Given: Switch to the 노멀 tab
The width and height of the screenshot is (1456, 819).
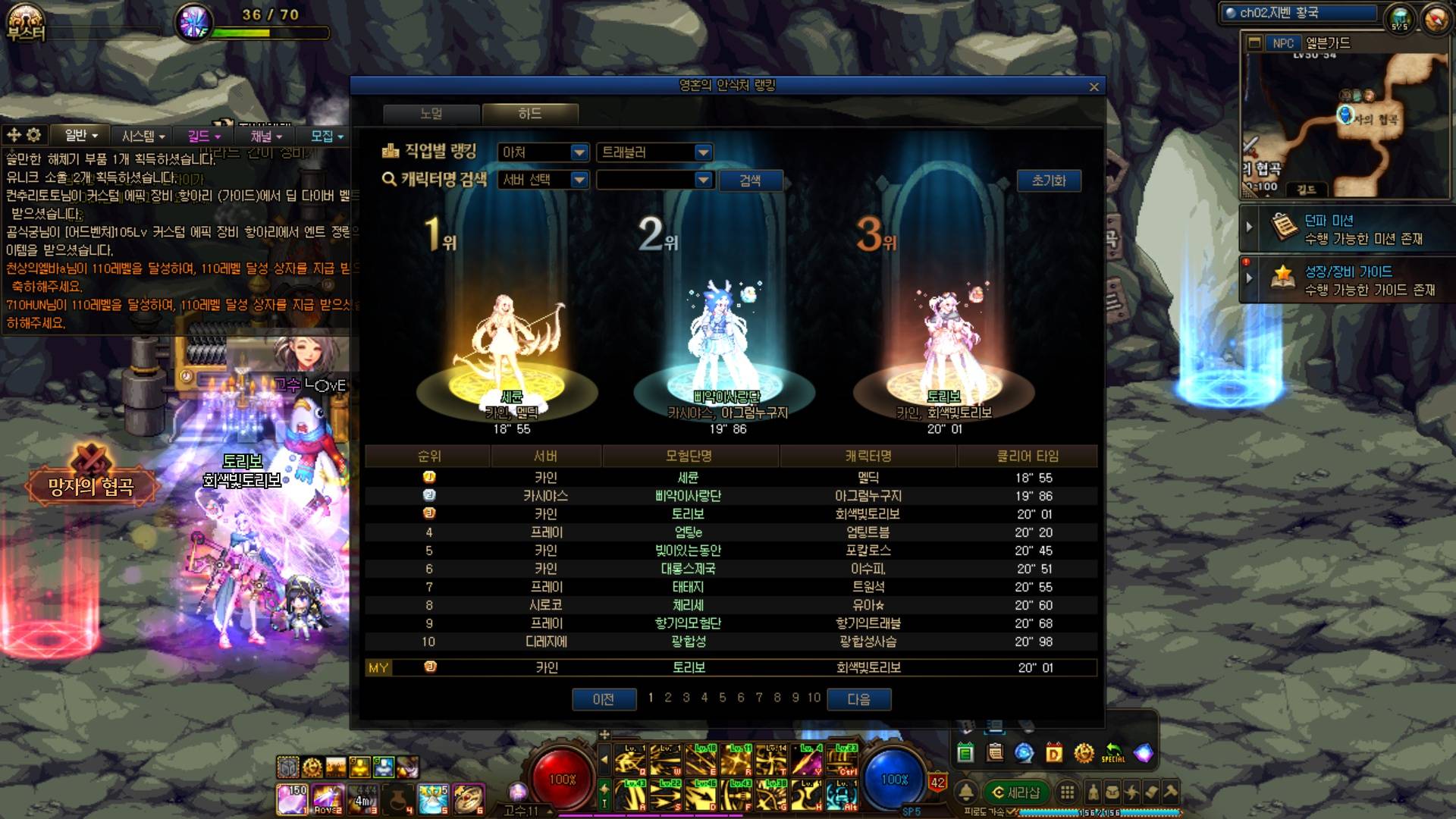Looking at the screenshot, I should pyautogui.click(x=431, y=114).
